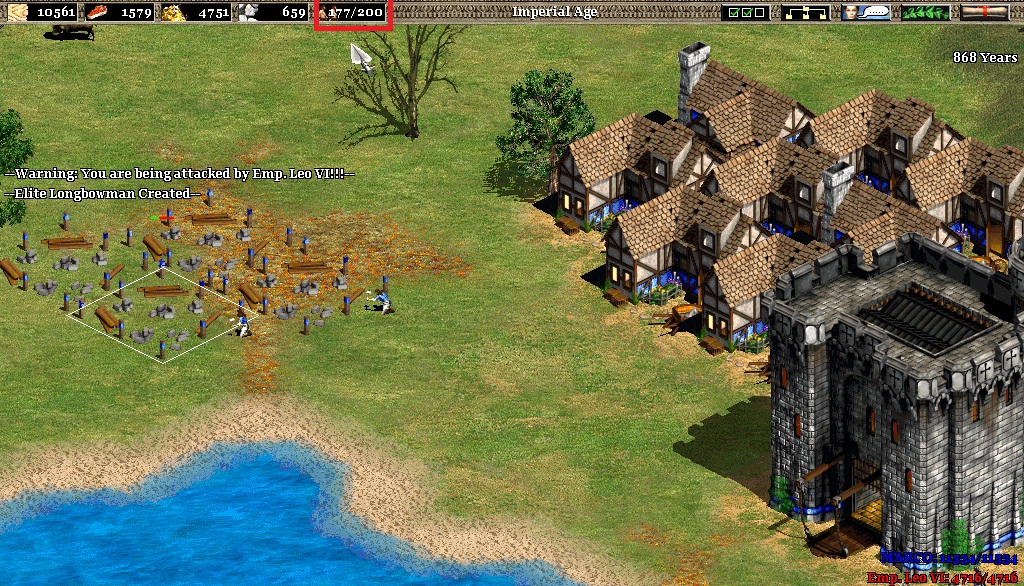Open the diplomacy laurel button
The image size is (1024, 586).
925,12
